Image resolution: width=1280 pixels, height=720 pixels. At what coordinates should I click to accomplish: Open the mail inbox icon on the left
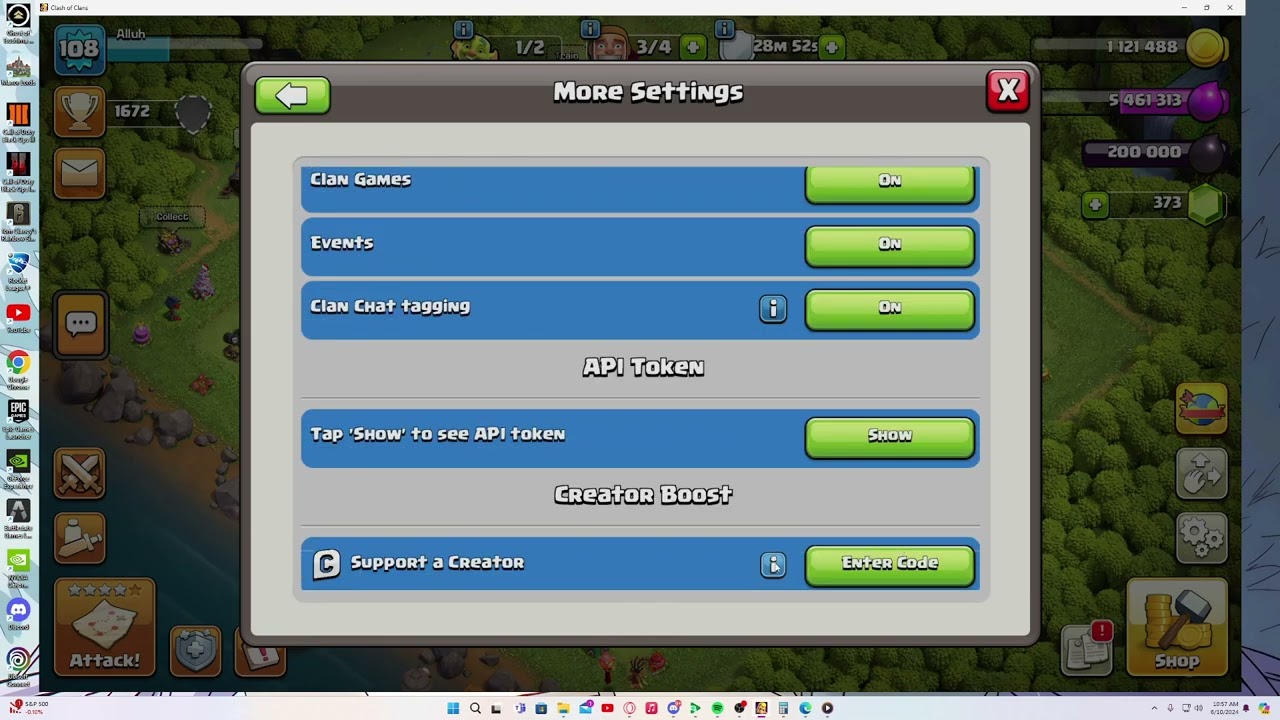pos(79,172)
